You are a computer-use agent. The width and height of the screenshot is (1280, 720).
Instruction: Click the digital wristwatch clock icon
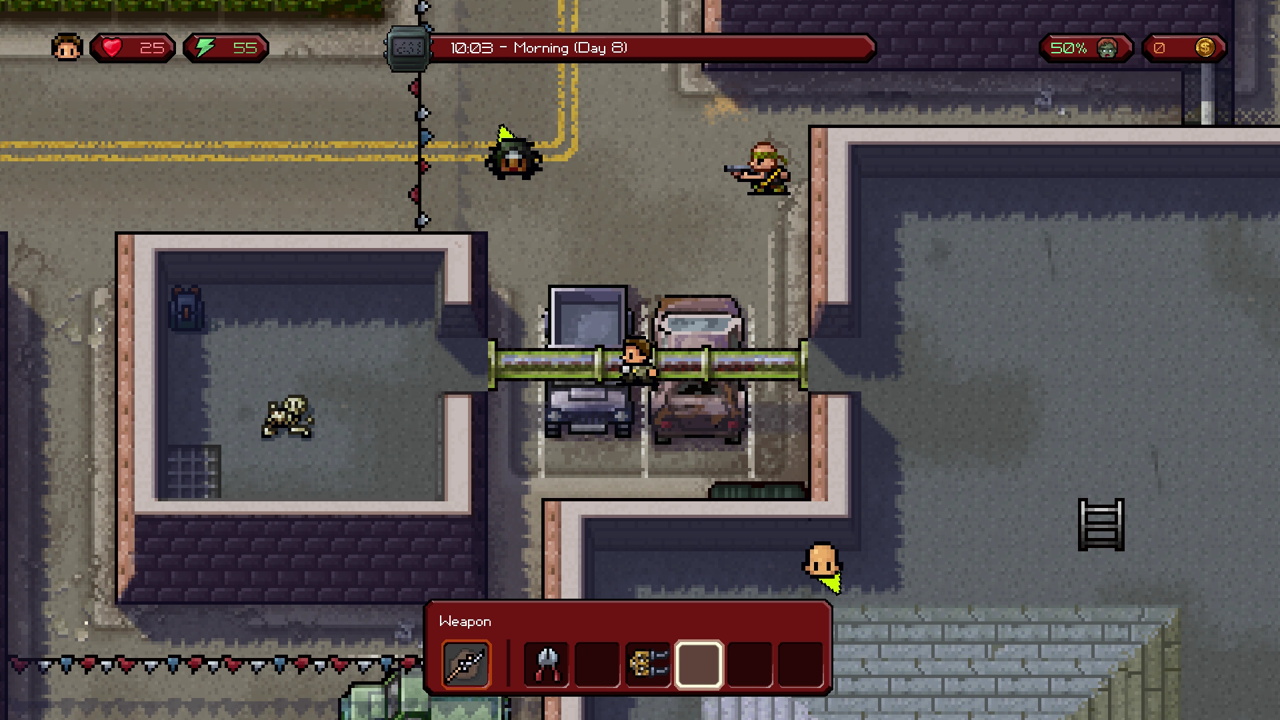click(408, 48)
